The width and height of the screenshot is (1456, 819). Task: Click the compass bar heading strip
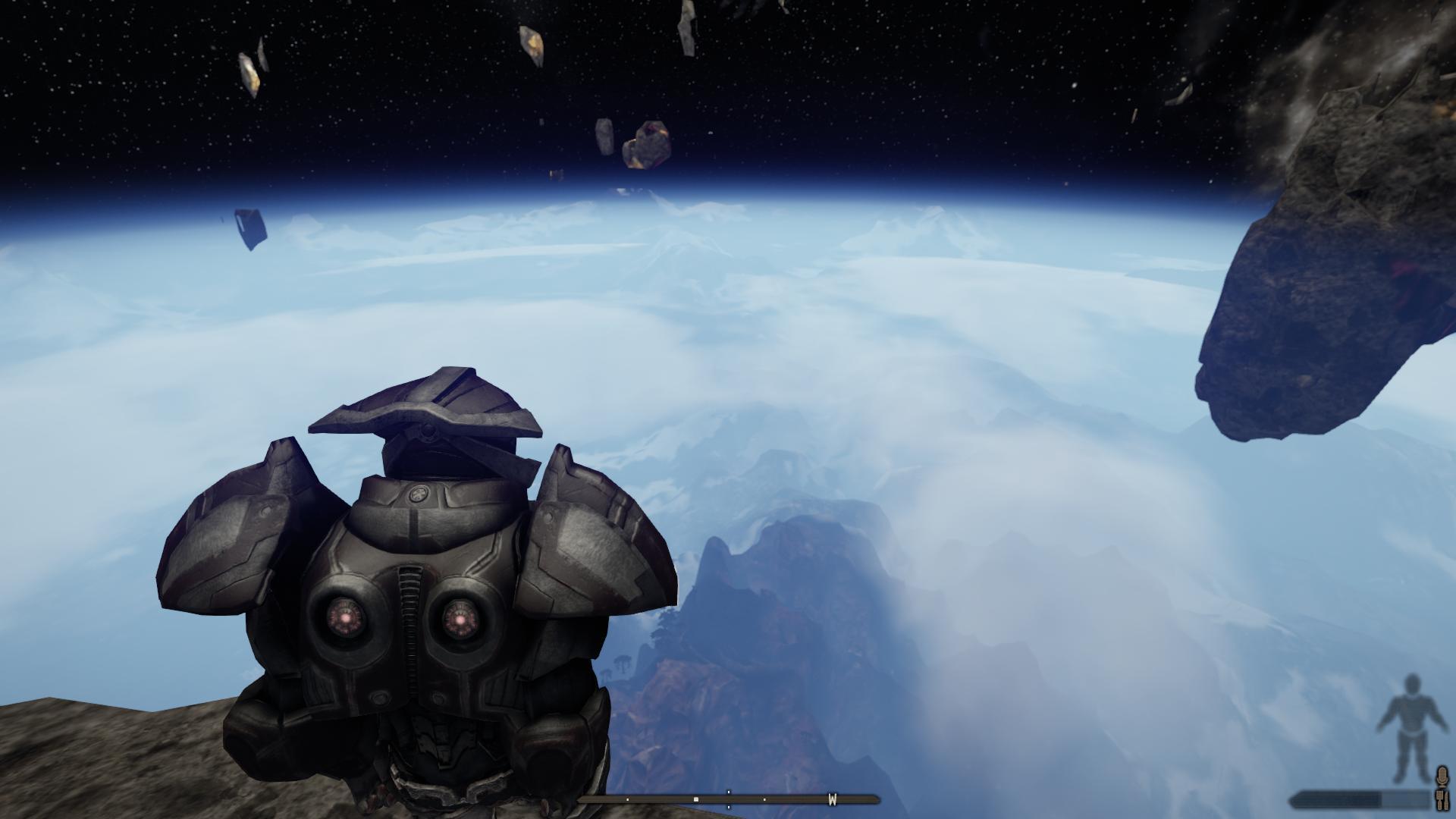(x=728, y=799)
